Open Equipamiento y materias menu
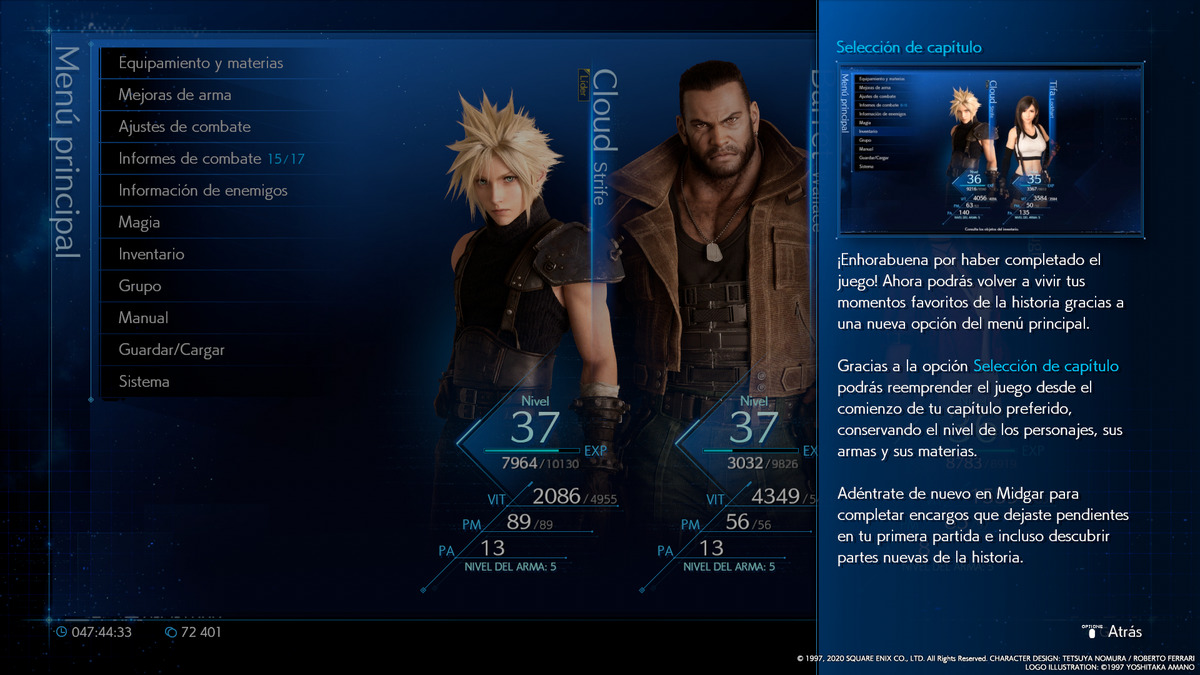The image size is (1200, 675). [200, 63]
